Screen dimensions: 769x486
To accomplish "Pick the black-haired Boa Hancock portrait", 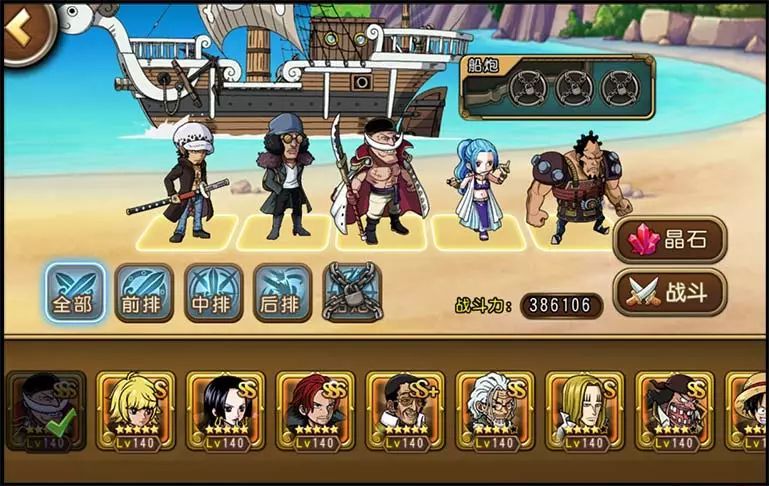I will pyautogui.click(x=225, y=410).
